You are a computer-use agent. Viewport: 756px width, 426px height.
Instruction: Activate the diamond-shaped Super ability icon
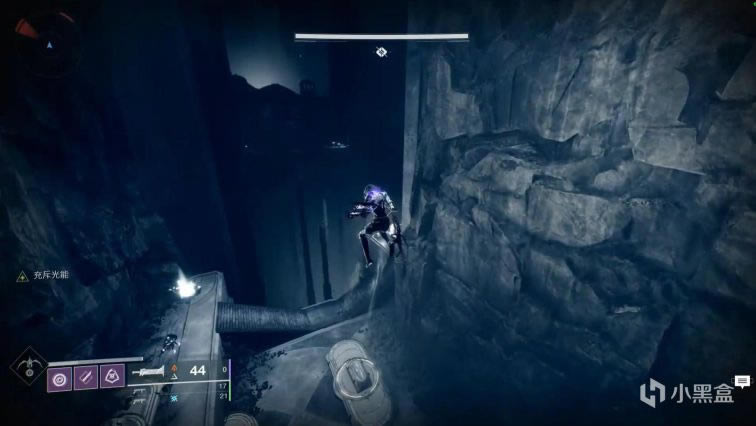pyautogui.click(x=29, y=364)
